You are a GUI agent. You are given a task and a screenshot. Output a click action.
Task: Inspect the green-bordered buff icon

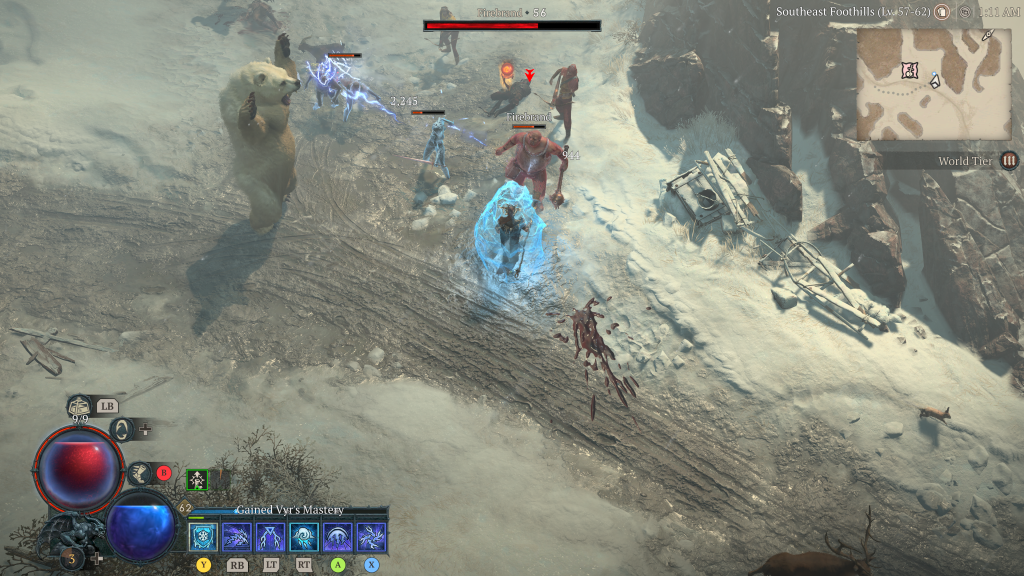click(198, 481)
